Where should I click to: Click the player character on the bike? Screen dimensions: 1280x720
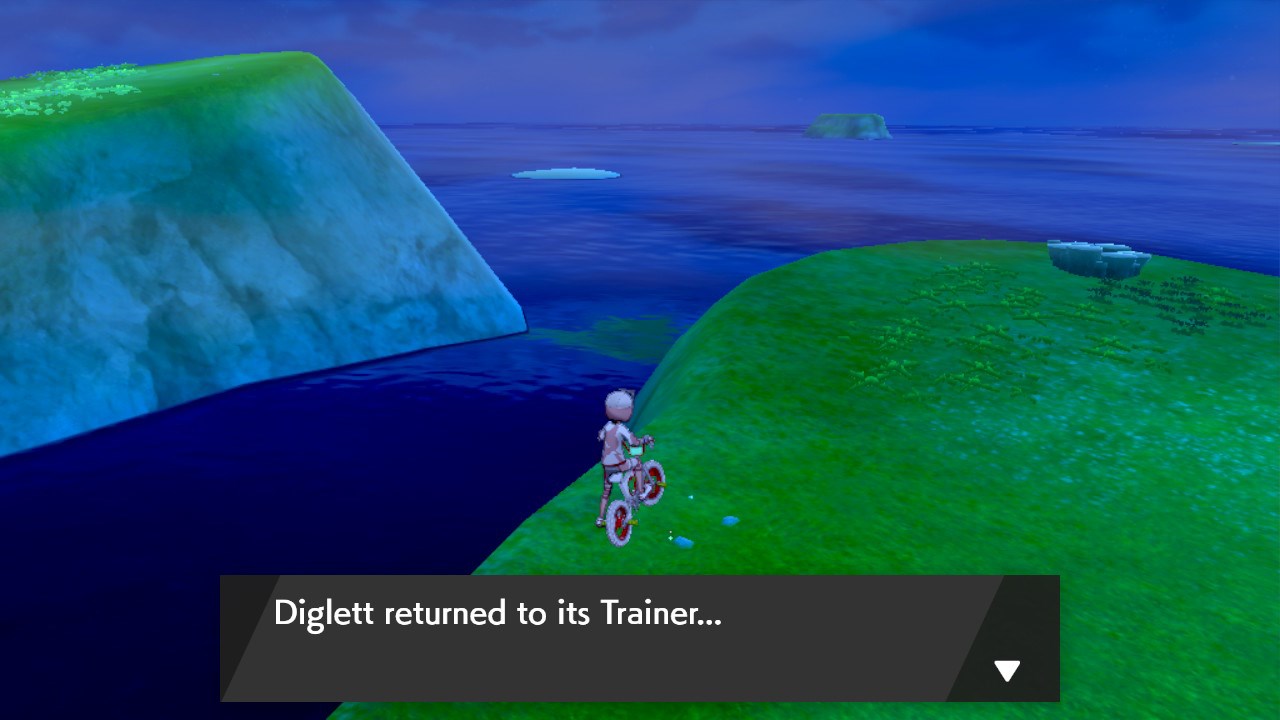617,440
